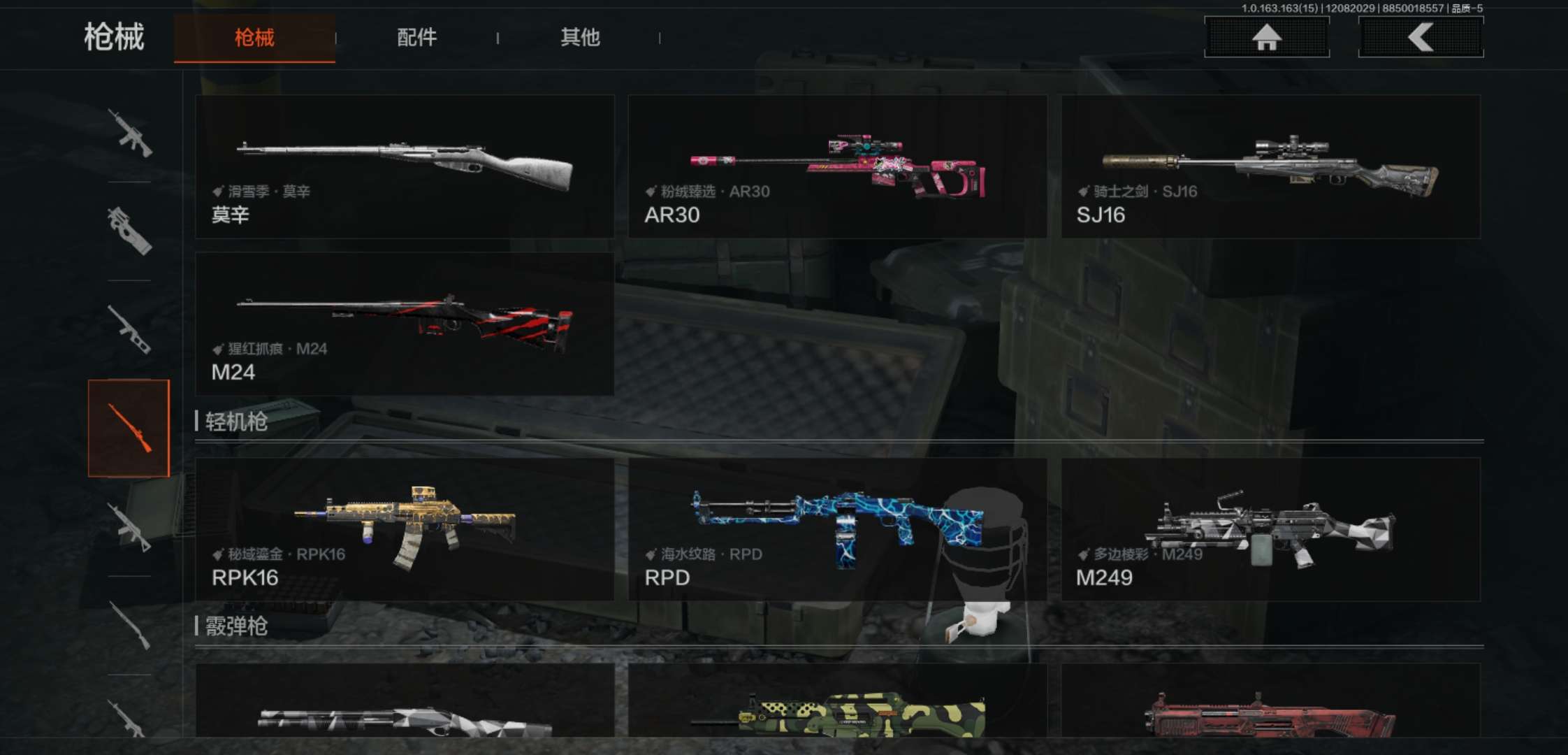Choose the pink AR30 sniper card
The width and height of the screenshot is (1568, 755).
[x=837, y=167]
